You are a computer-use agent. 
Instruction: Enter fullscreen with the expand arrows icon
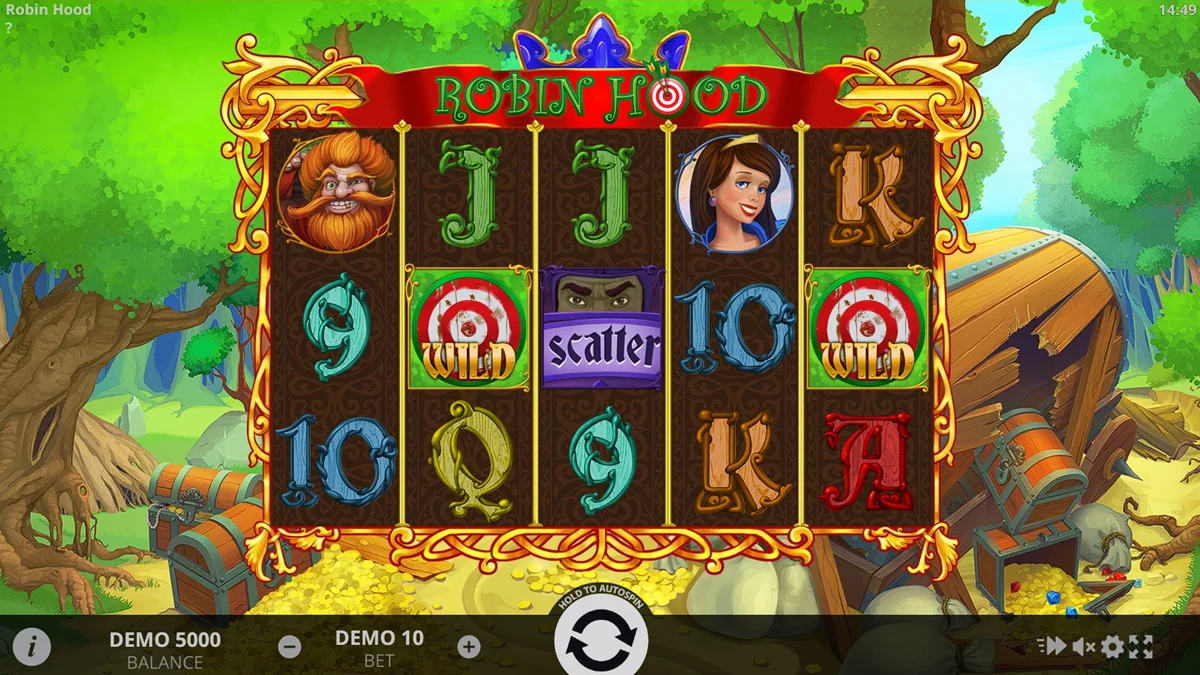(1141, 647)
